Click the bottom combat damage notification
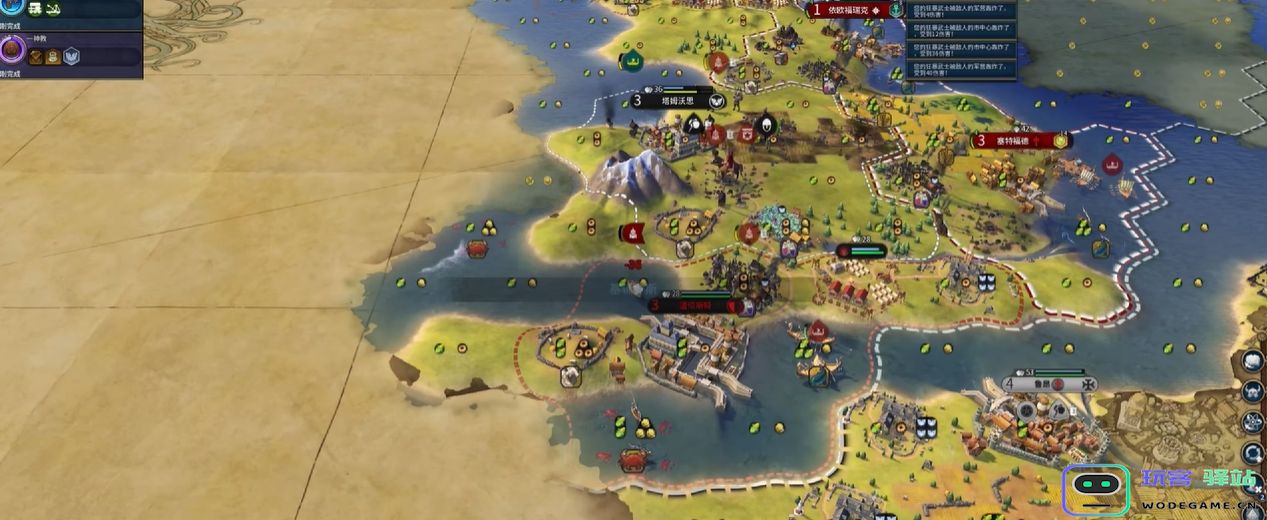 click(x=961, y=69)
